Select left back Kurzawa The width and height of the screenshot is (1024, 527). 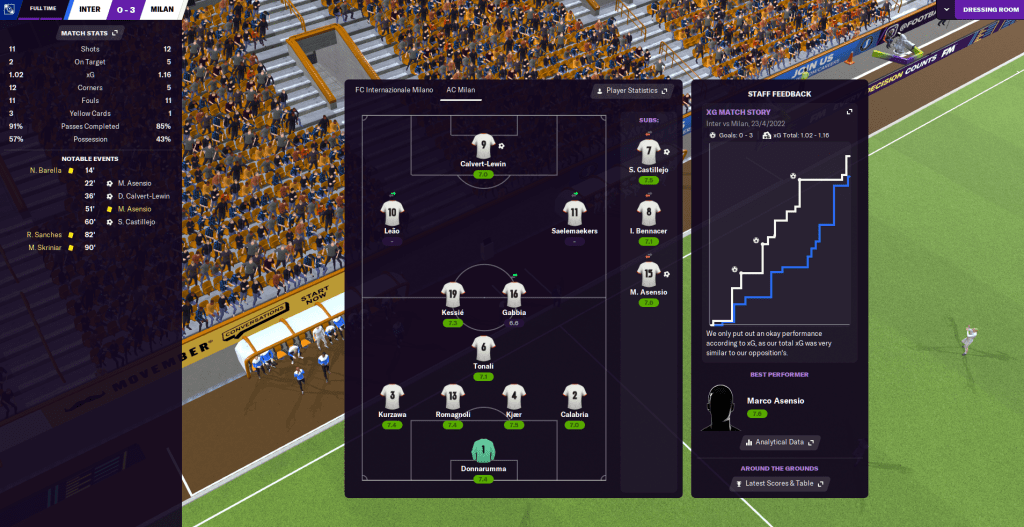(x=392, y=397)
